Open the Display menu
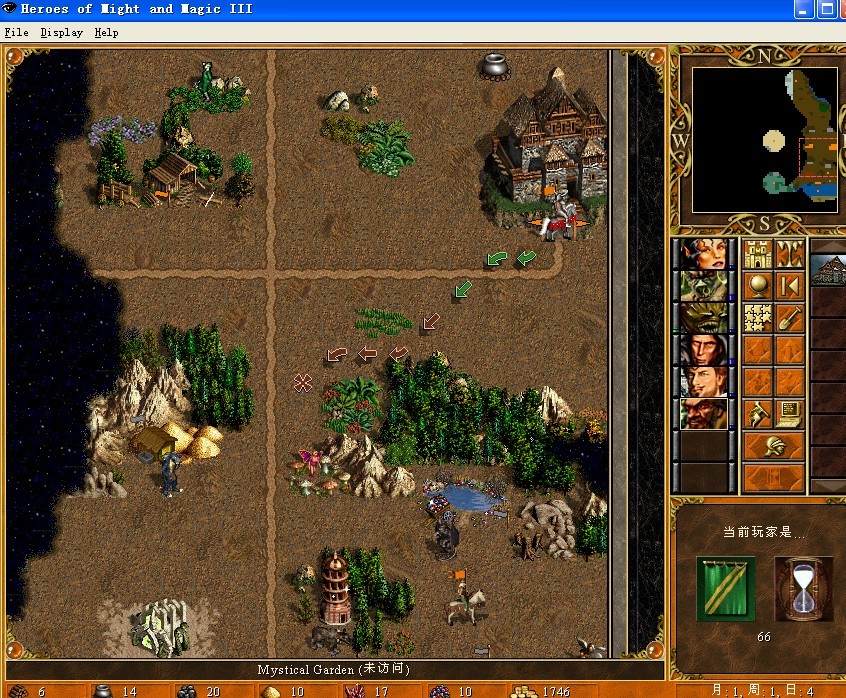 (x=61, y=32)
